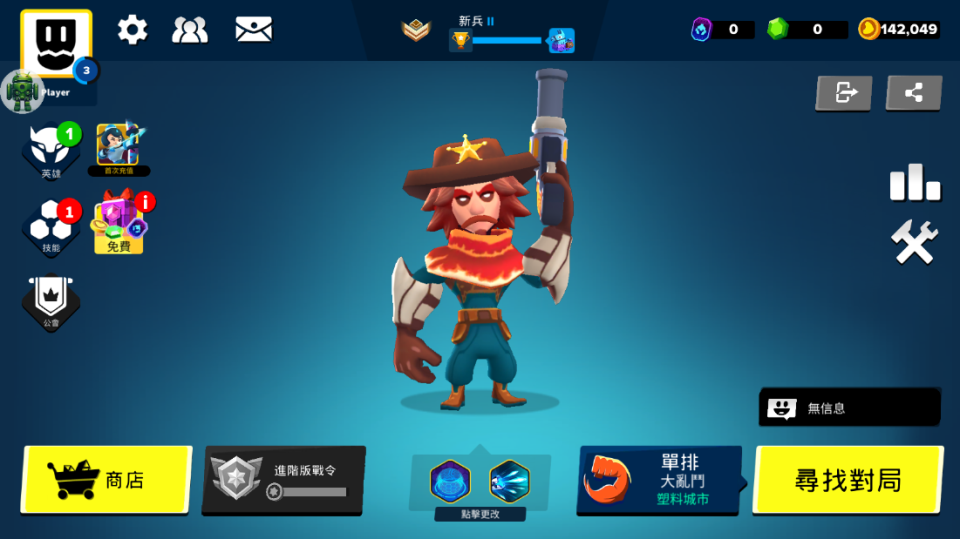Open the settings gear icon
Screen dimensions: 960x539
click(132, 30)
